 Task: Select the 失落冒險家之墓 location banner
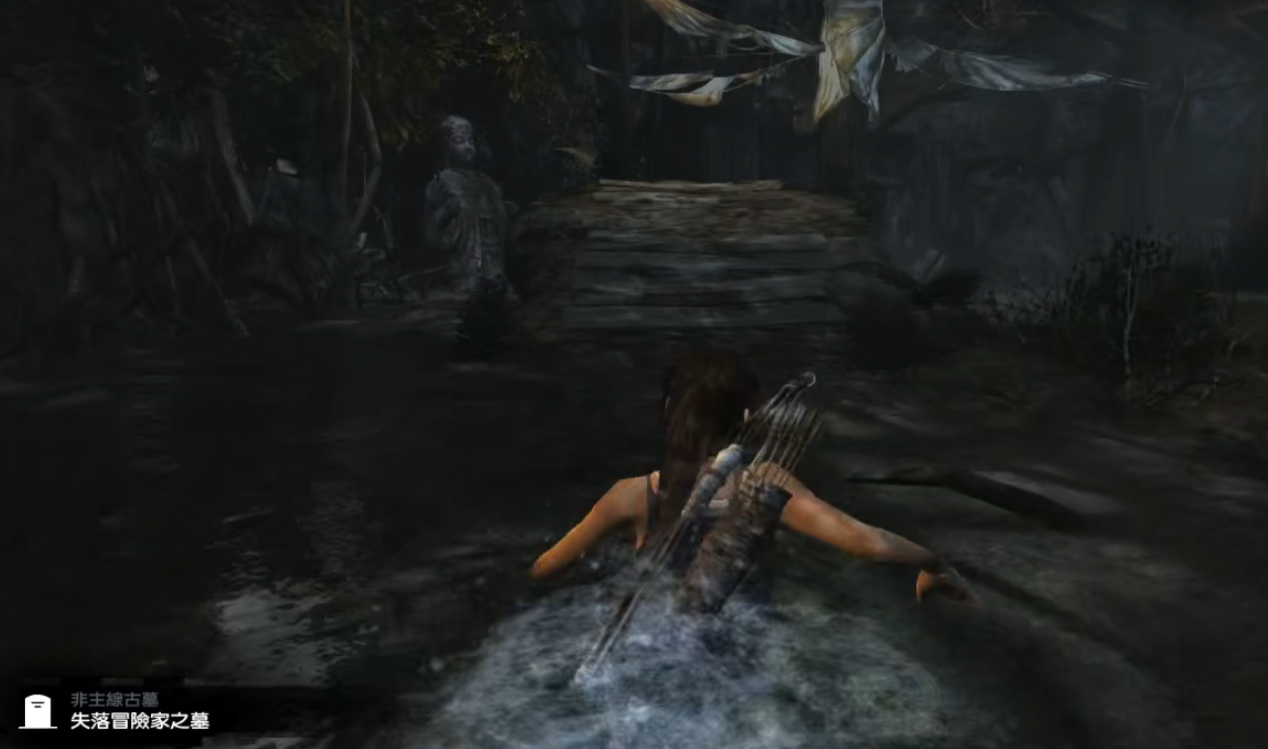coord(139,721)
